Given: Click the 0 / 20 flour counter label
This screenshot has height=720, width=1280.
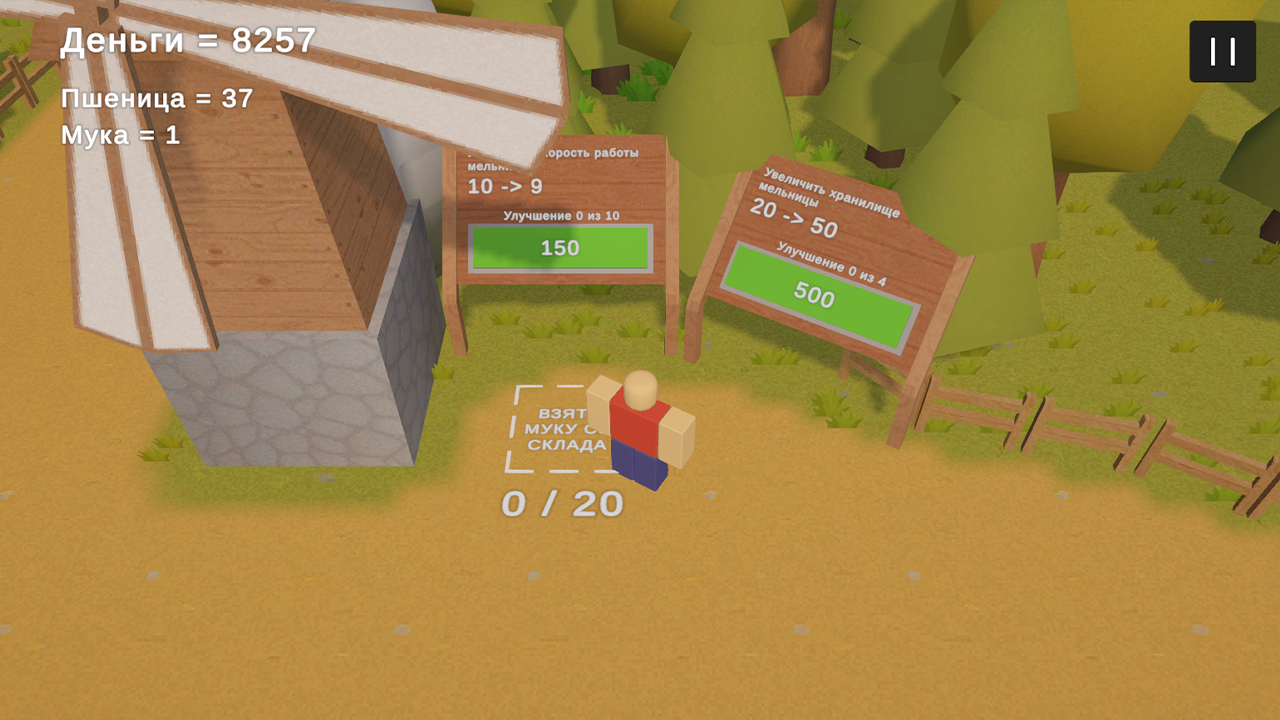Looking at the screenshot, I should (x=562, y=504).
